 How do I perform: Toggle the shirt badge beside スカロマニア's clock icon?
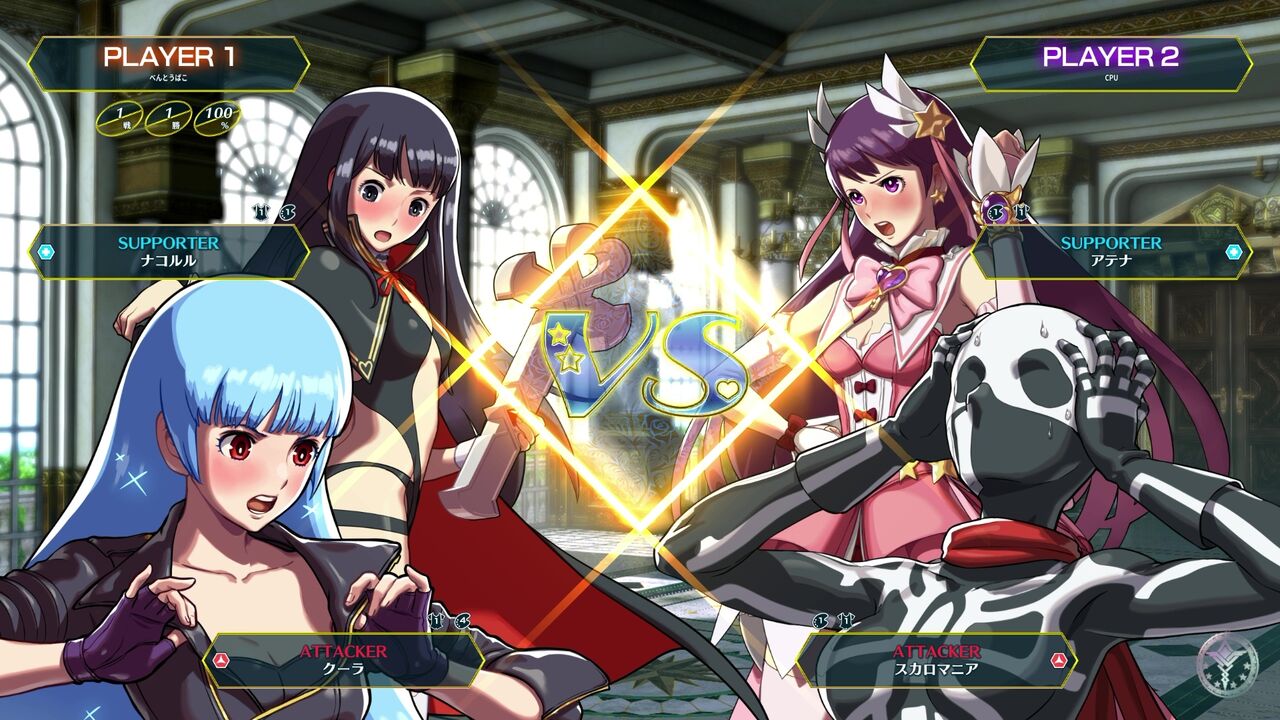(x=846, y=620)
